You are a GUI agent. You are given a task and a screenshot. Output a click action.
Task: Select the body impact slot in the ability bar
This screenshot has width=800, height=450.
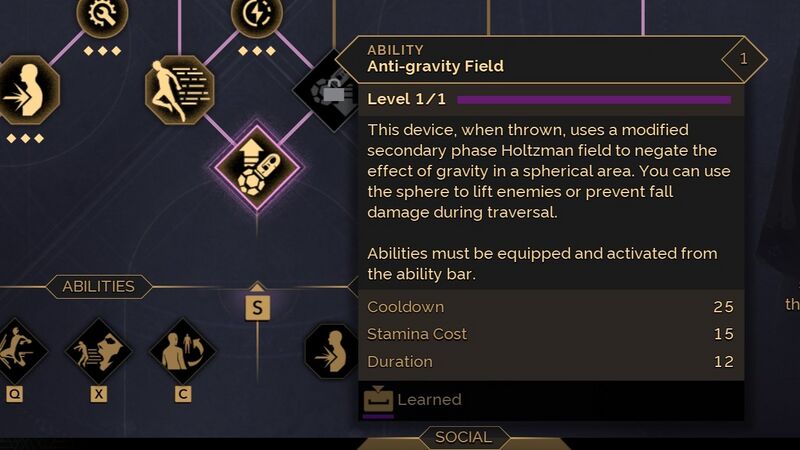click(x=332, y=351)
